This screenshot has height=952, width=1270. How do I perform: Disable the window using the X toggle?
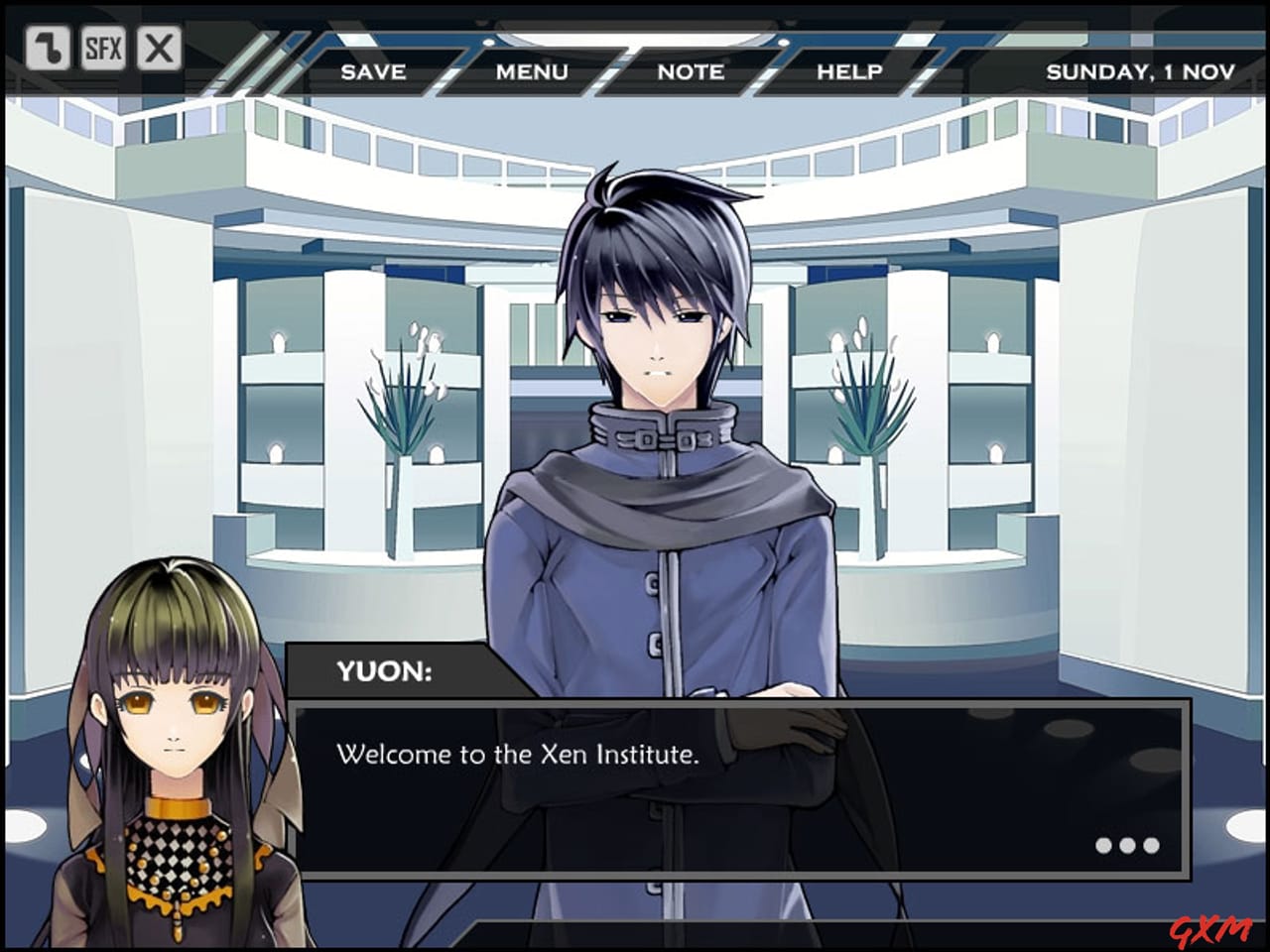pos(157,47)
